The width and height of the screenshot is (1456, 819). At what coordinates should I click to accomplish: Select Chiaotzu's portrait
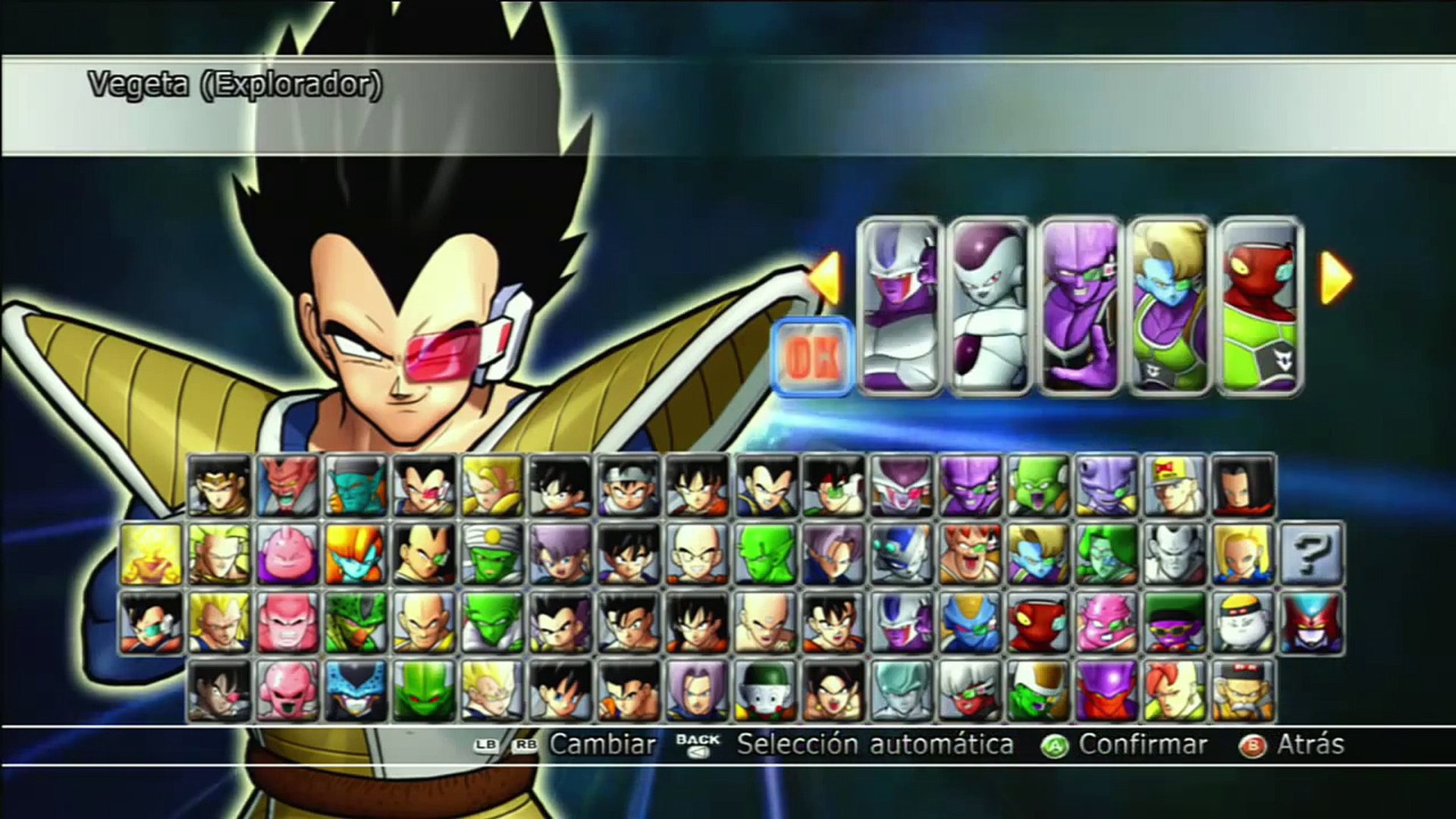point(765,691)
